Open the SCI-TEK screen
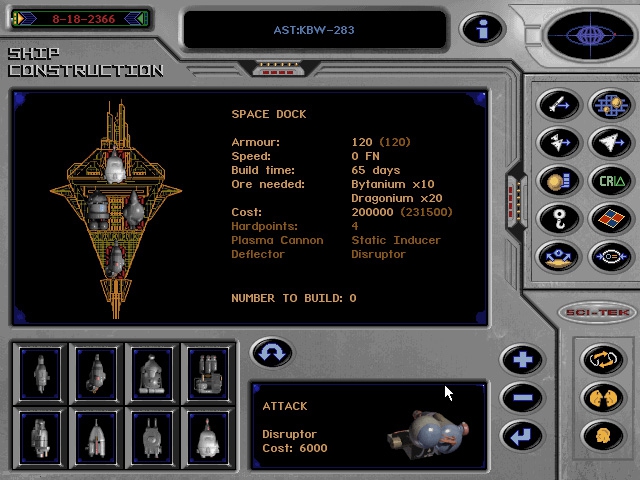The image size is (640, 480). [595, 312]
